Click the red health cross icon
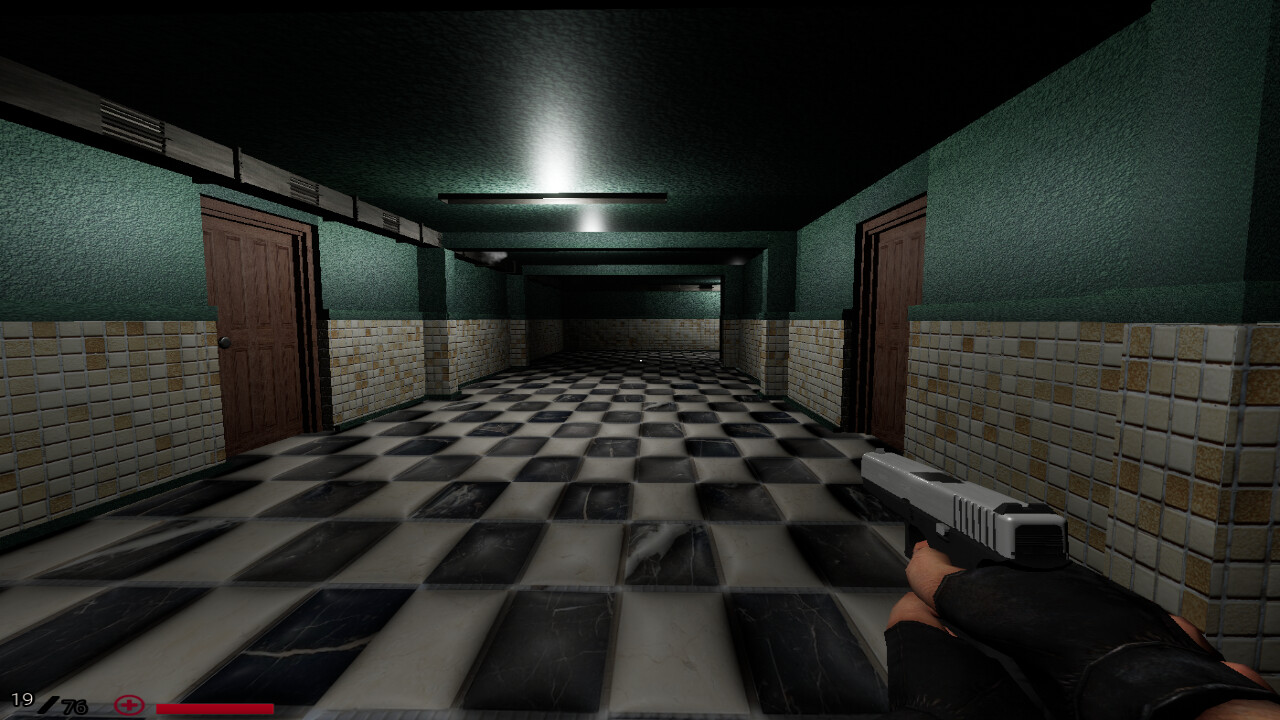This screenshot has height=720, width=1280. (x=128, y=706)
